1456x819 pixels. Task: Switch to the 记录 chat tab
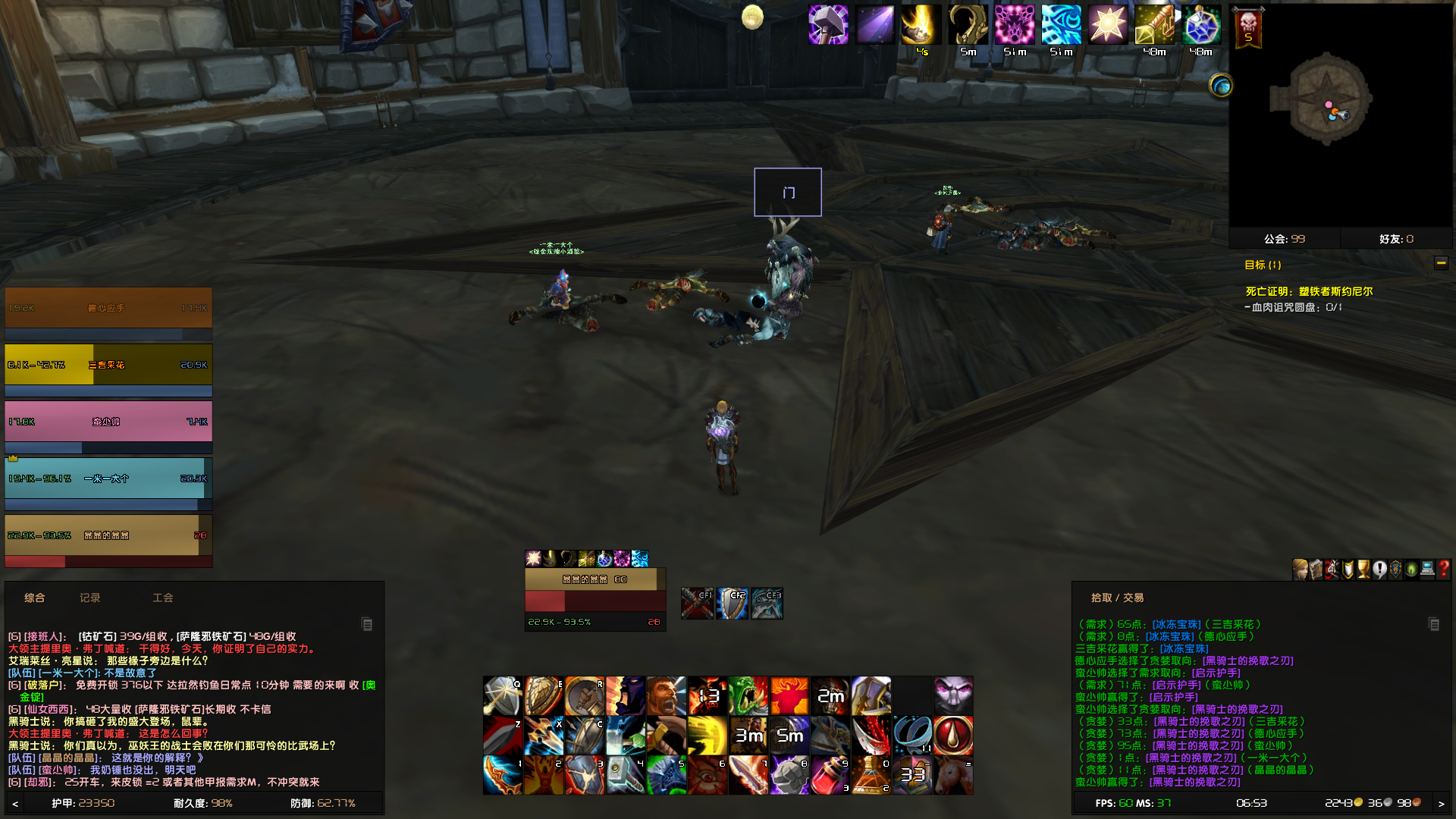coord(91,598)
